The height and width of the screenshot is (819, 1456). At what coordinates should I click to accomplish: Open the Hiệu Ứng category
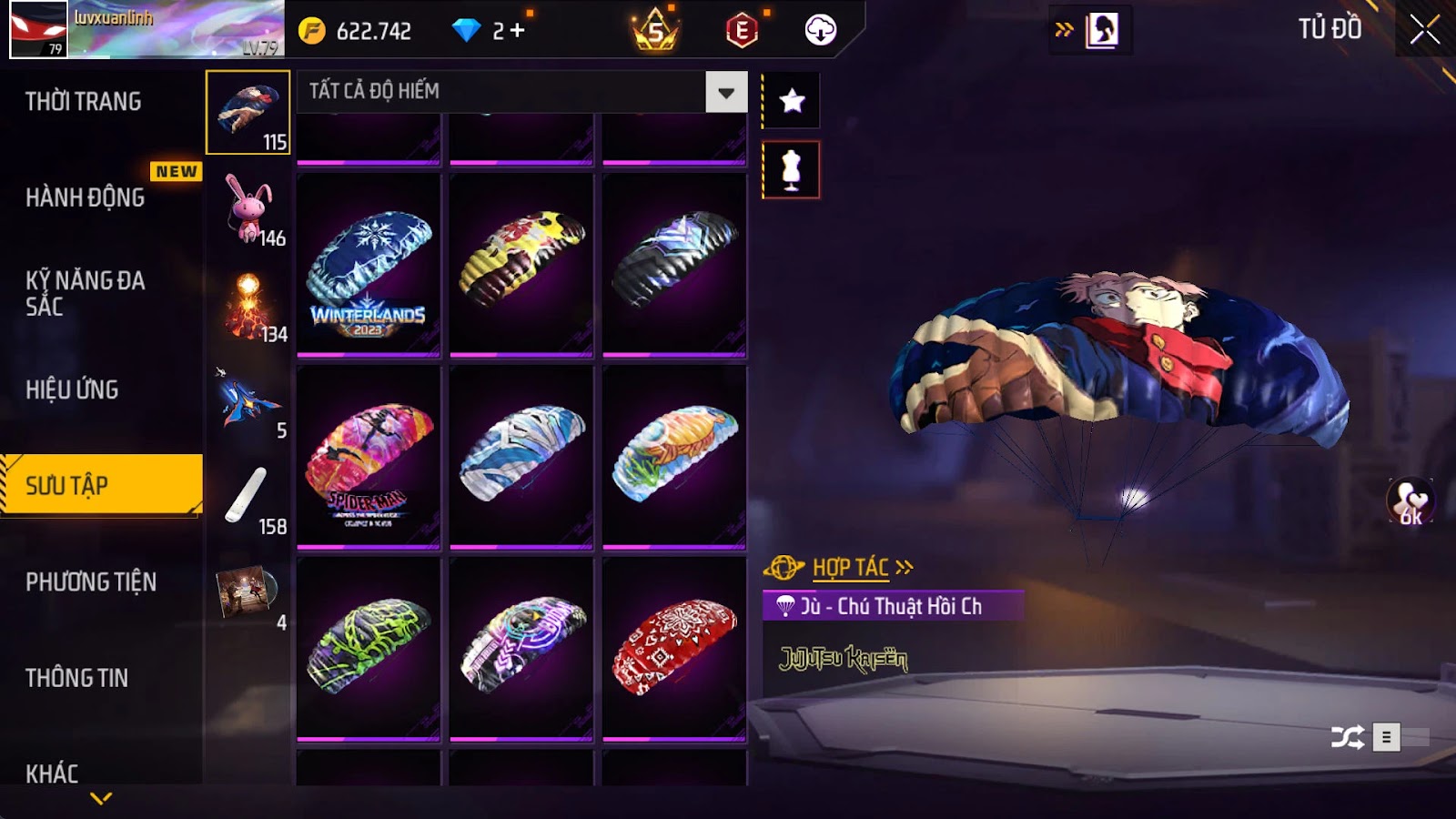coord(73,389)
